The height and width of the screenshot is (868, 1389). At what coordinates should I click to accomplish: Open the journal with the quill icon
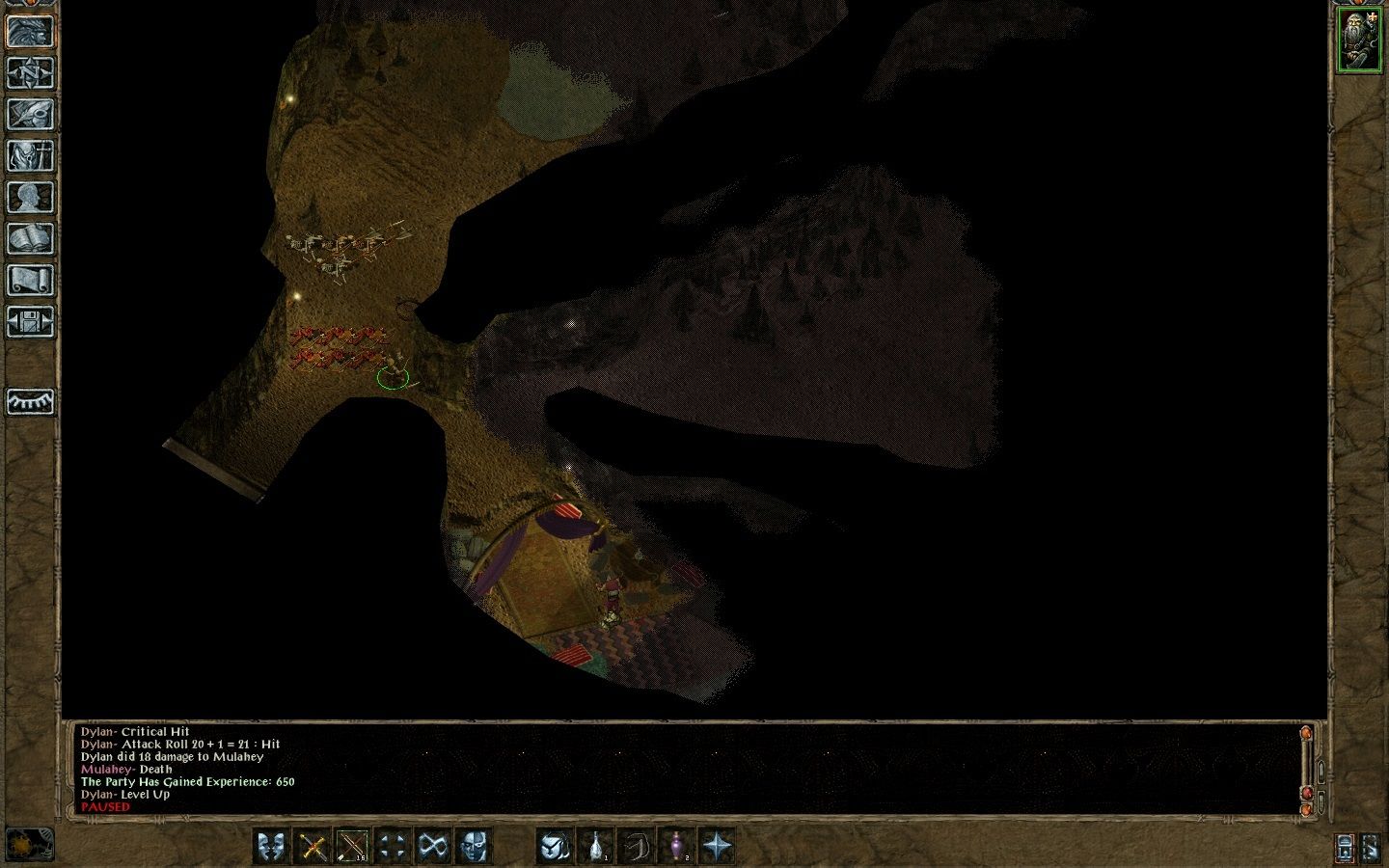tap(30, 115)
